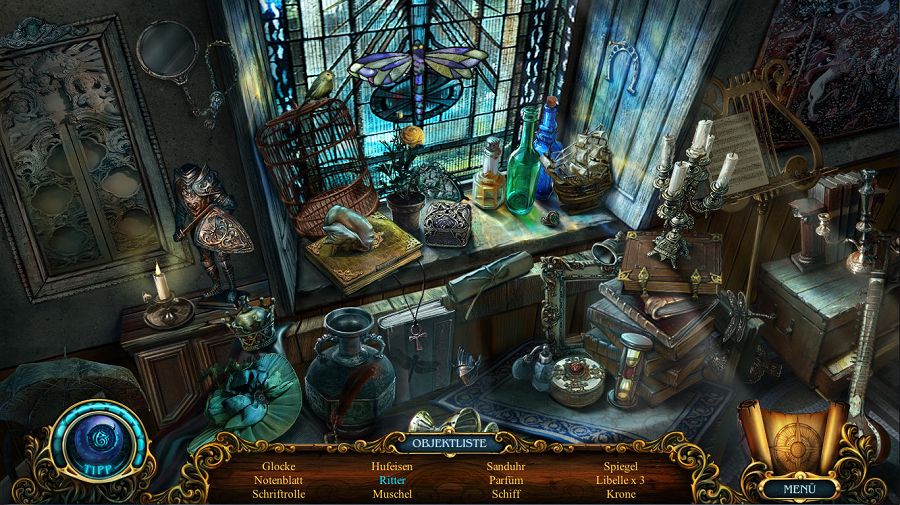
Task: Select the highlighted Ritter entry
Action: [392, 480]
